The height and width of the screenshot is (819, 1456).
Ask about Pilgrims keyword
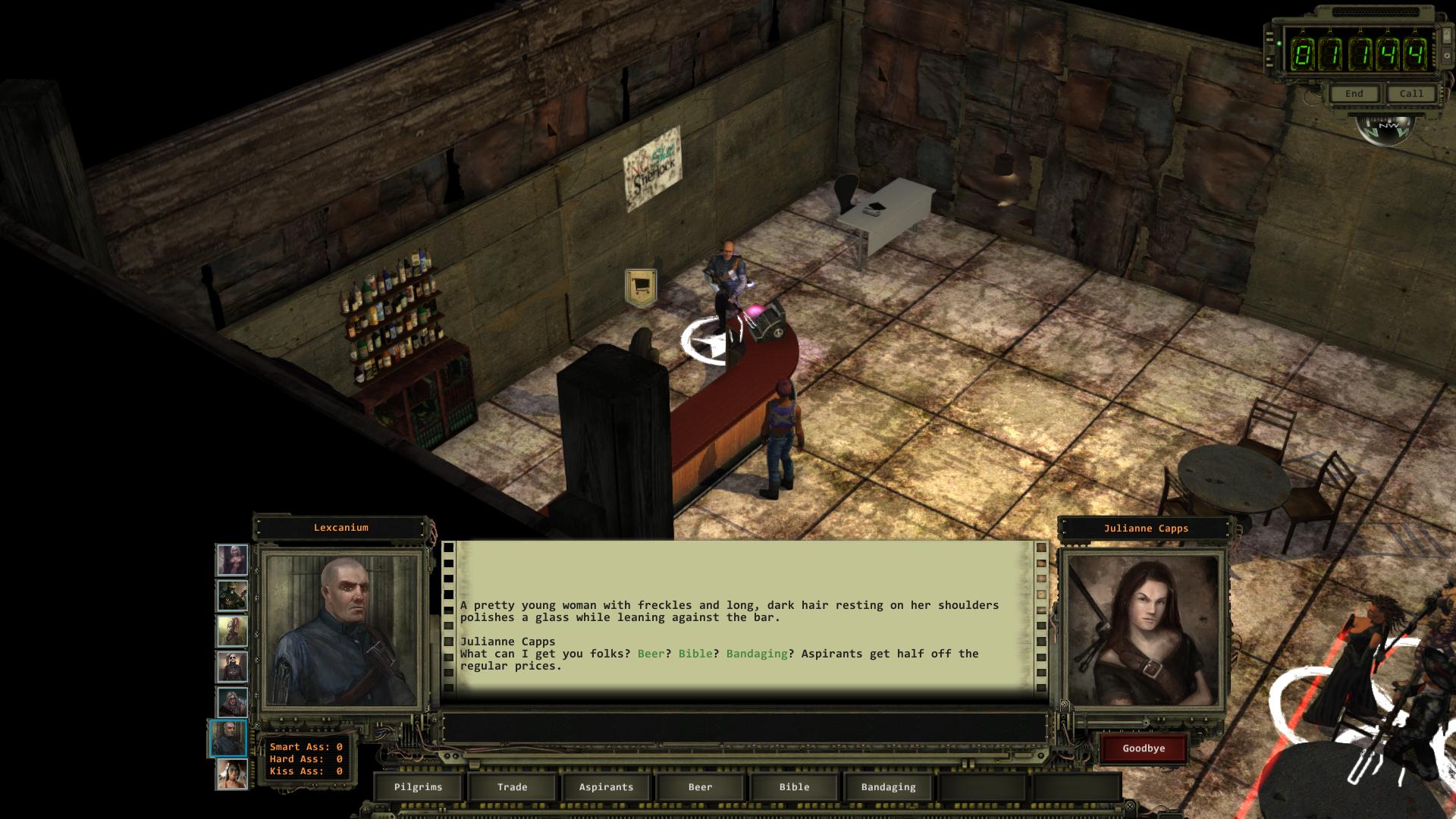tap(418, 787)
